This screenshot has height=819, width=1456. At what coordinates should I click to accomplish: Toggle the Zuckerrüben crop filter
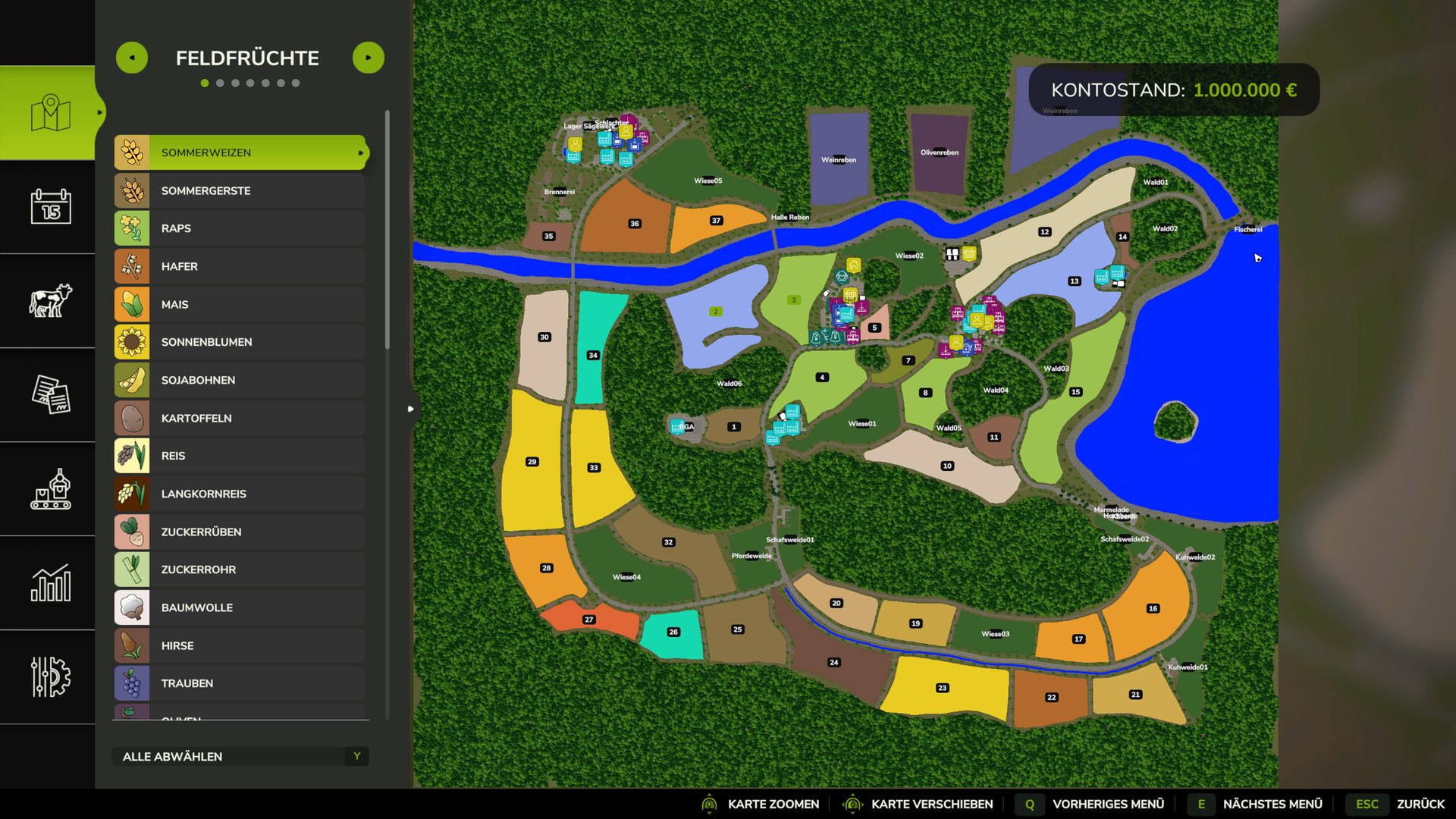(240, 532)
